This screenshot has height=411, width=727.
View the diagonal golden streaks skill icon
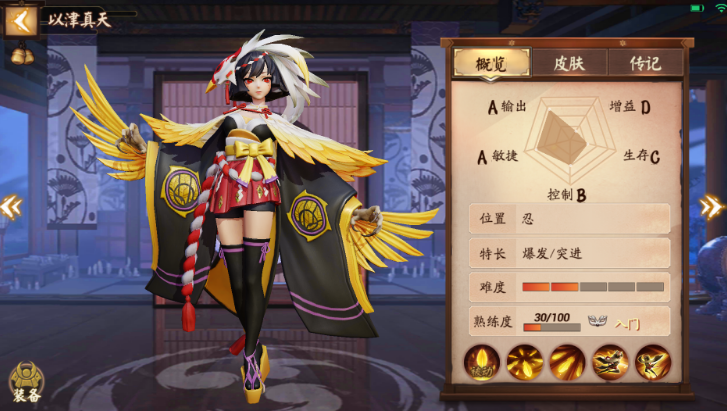(567, 362)
